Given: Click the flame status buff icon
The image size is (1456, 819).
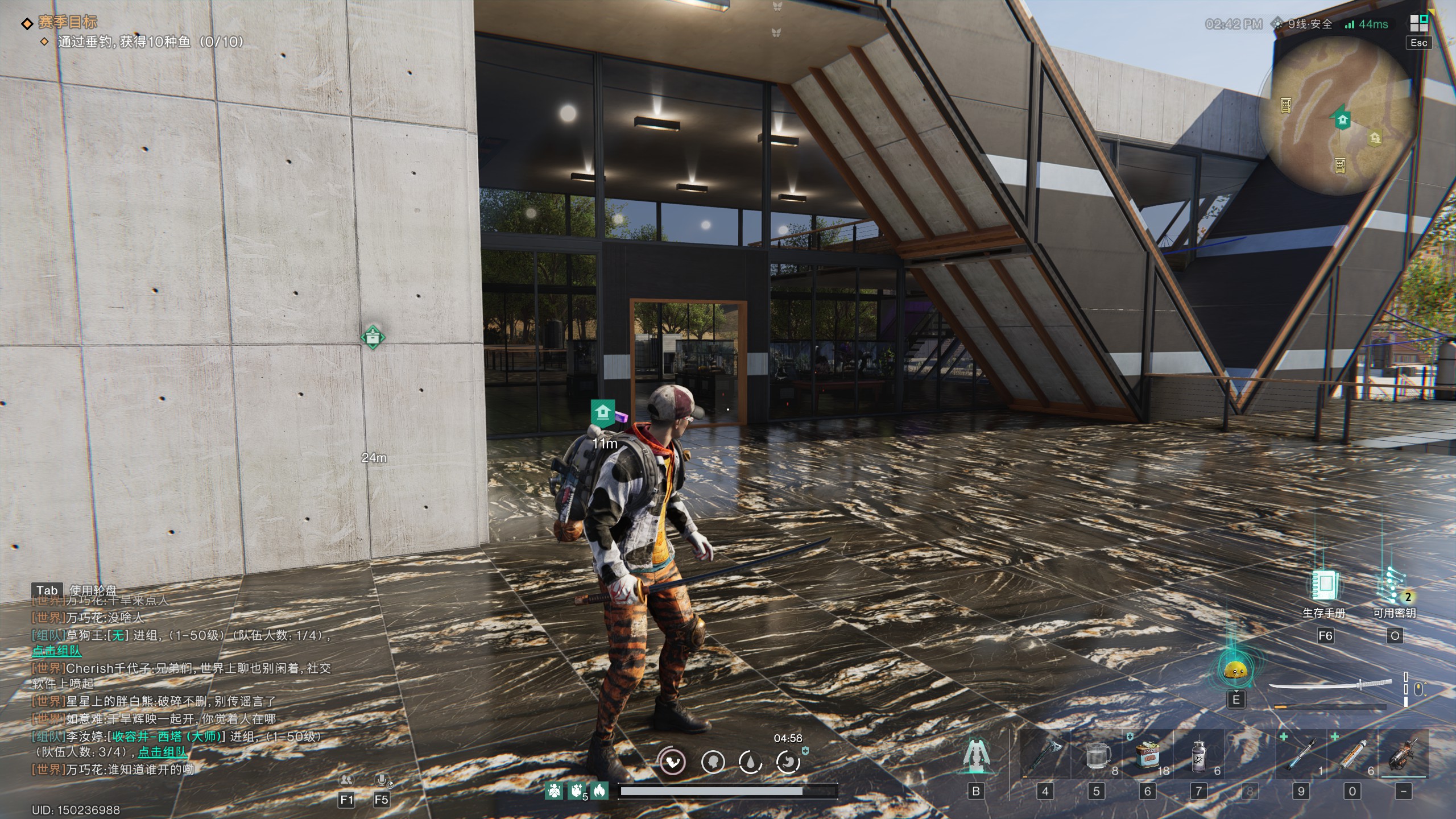Looking at the screenshot, I should click(599, 790).
